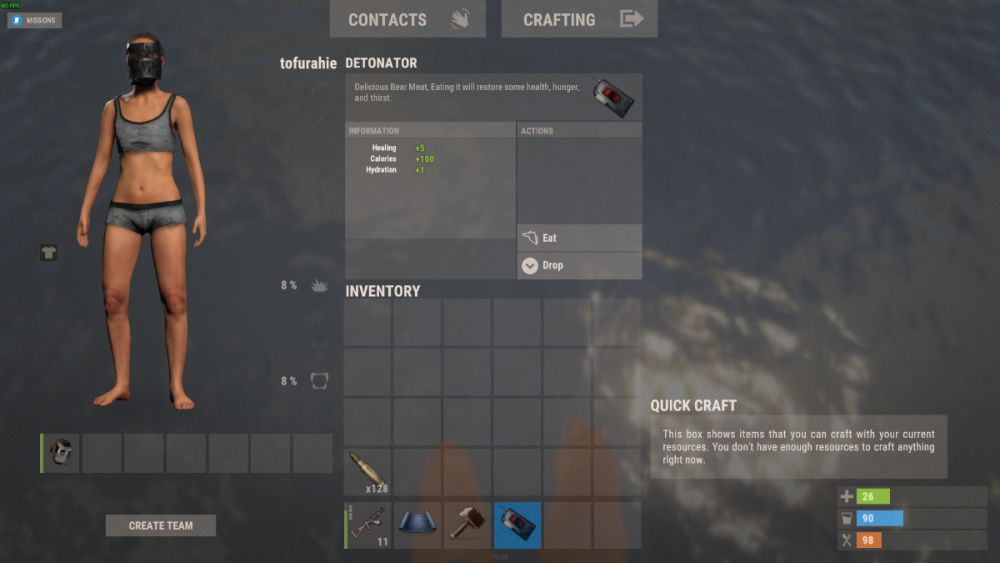The height and width of the screenshot is (563, 1000).
Task: Open the Missions button
Action: coord(35,20)
